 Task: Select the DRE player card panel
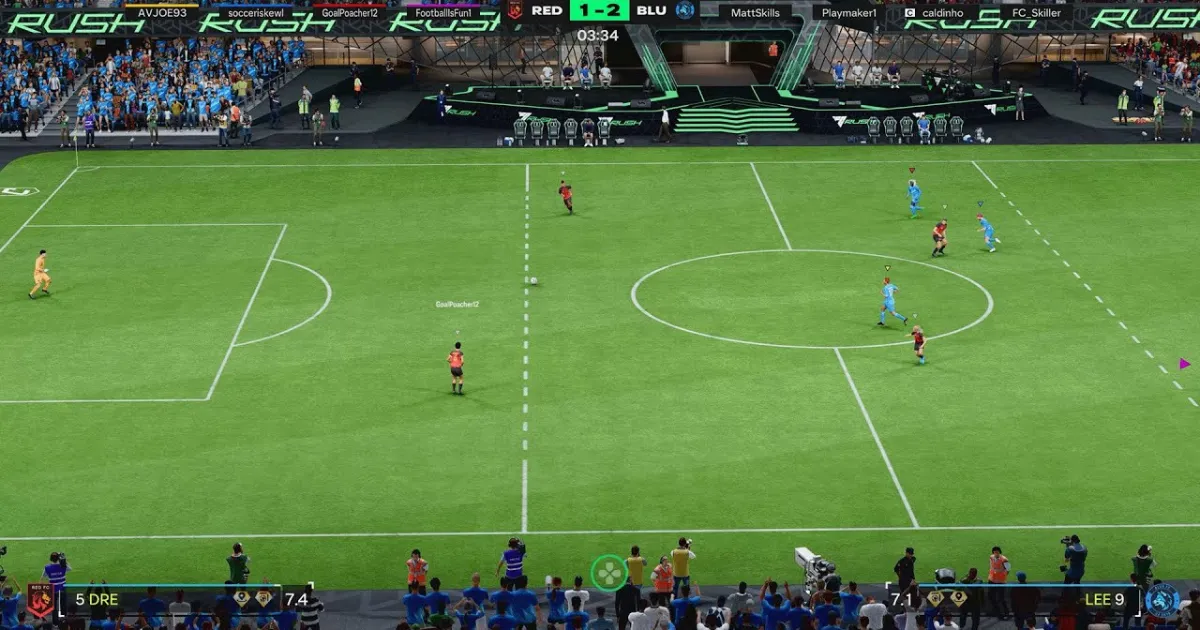pos(185,599)
